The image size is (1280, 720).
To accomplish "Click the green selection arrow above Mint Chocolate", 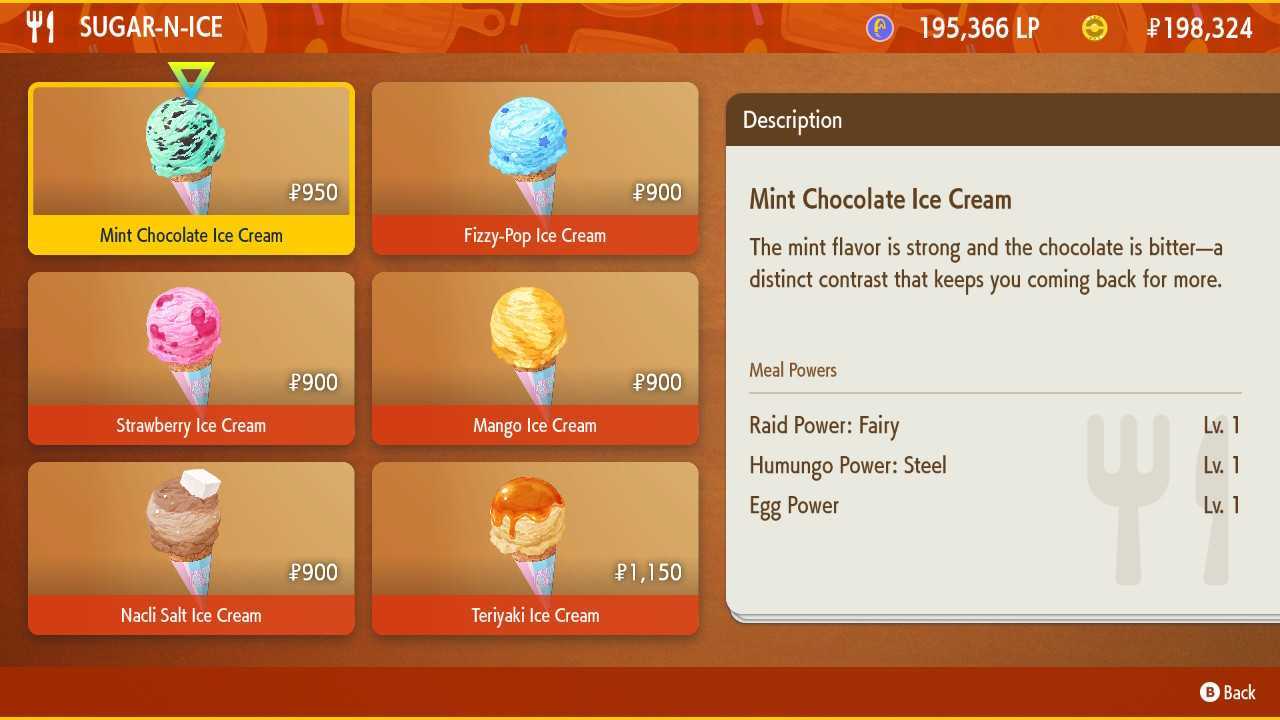I will pos(191,74).
